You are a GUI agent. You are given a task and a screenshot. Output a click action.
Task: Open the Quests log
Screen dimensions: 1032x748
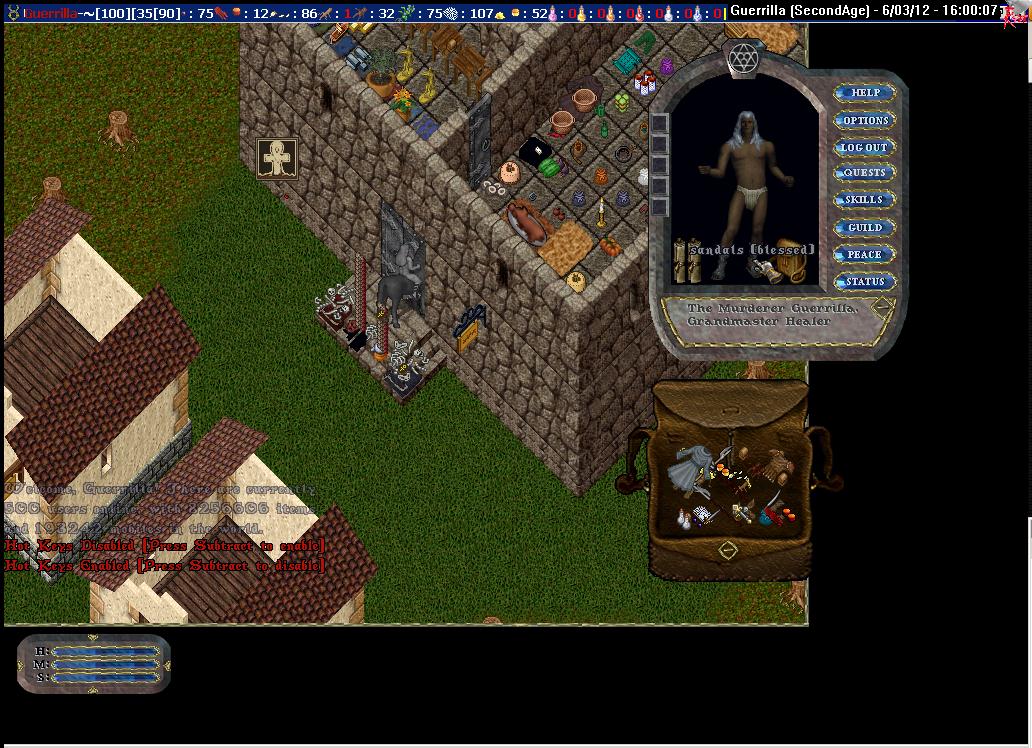pyautogui.click(x=864, y=173)
